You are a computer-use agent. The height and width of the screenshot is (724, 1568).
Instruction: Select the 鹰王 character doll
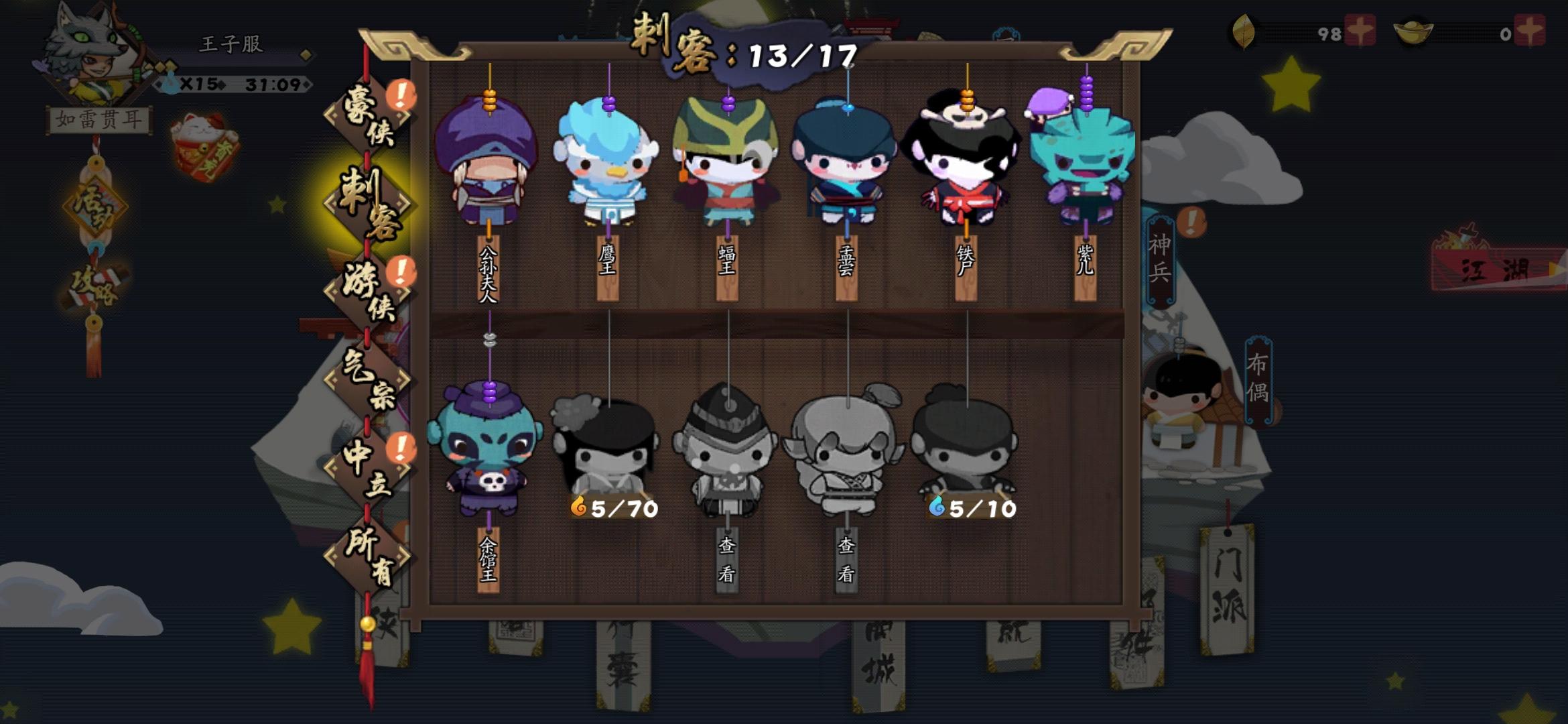pyautogui.click(x=606, y=164)
